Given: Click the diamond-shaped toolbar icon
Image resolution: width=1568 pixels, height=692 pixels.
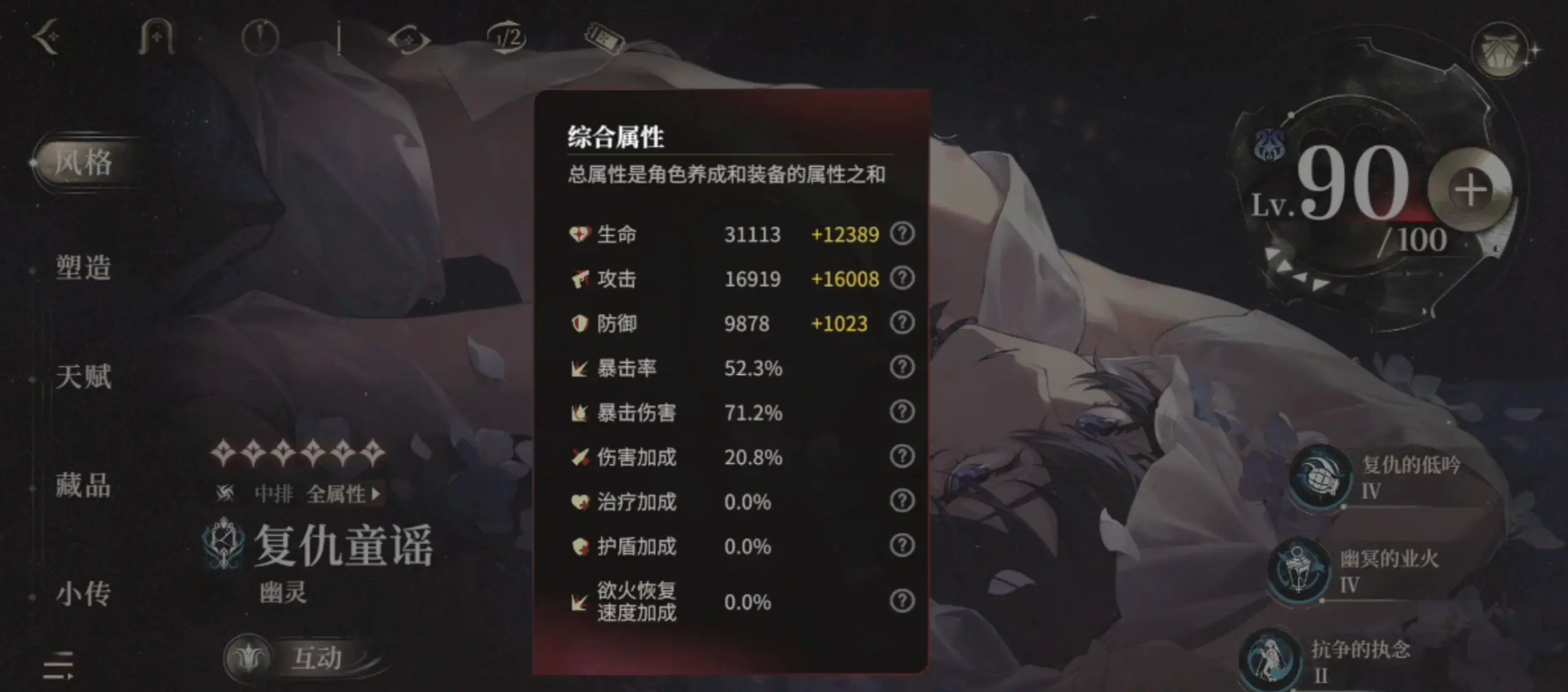Looking at the screenshot, I should click(410, 37).
